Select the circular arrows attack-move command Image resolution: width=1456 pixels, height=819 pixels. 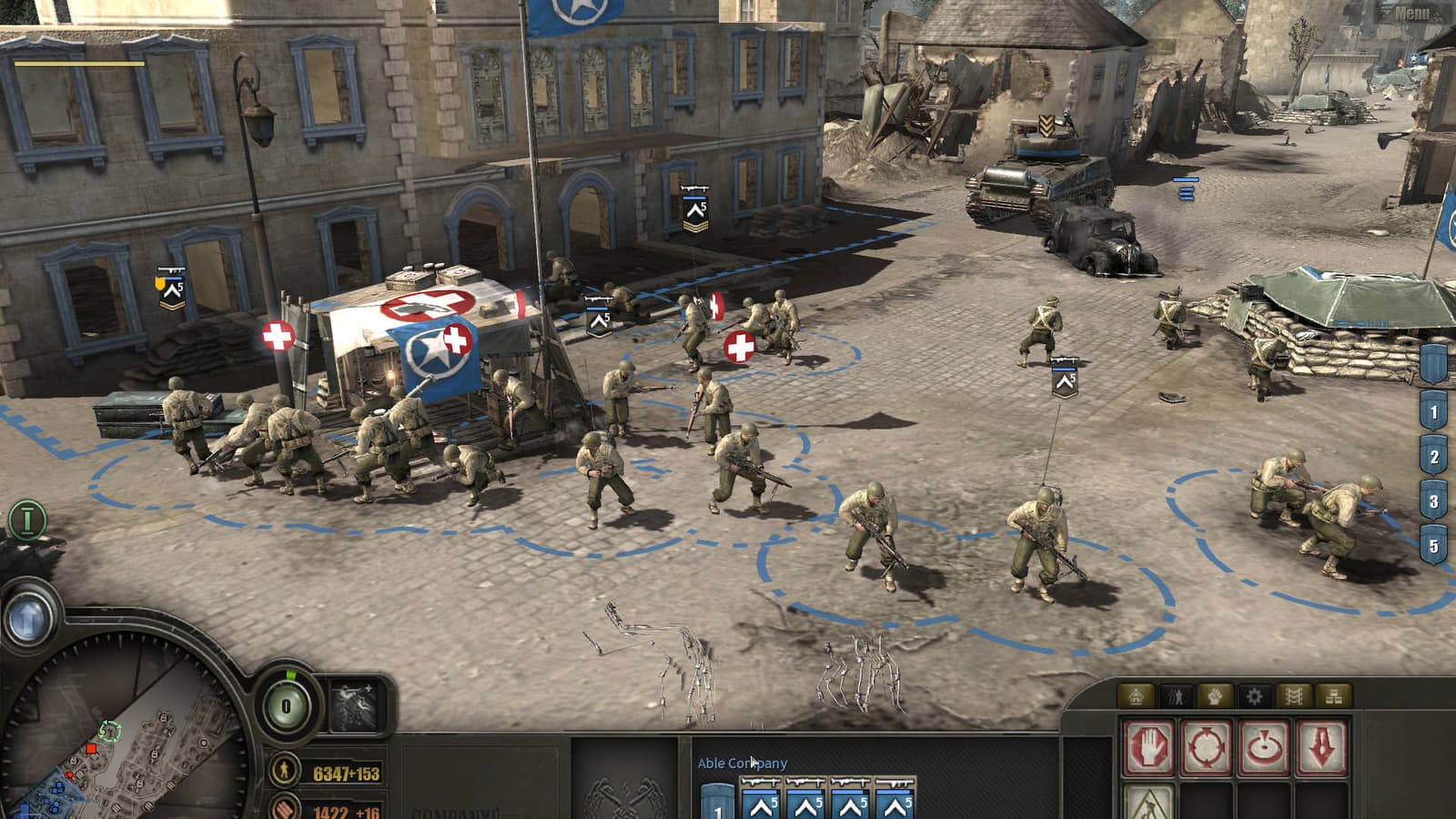tap(1208, 746)
